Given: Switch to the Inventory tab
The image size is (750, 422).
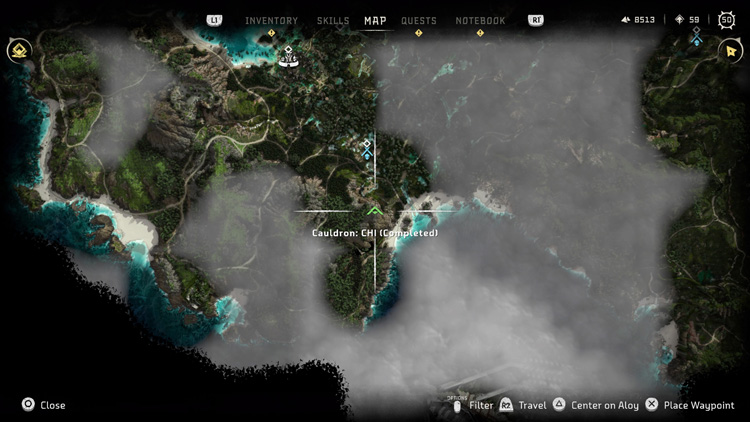Looking at the screenshot, I should pos(271,20).
